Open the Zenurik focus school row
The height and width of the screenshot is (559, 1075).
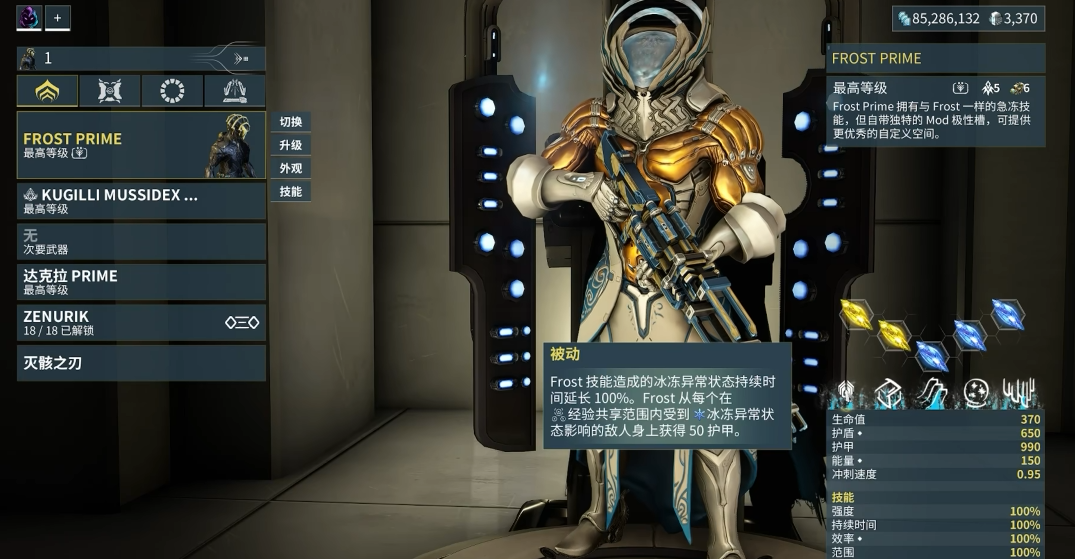(141, 322)
